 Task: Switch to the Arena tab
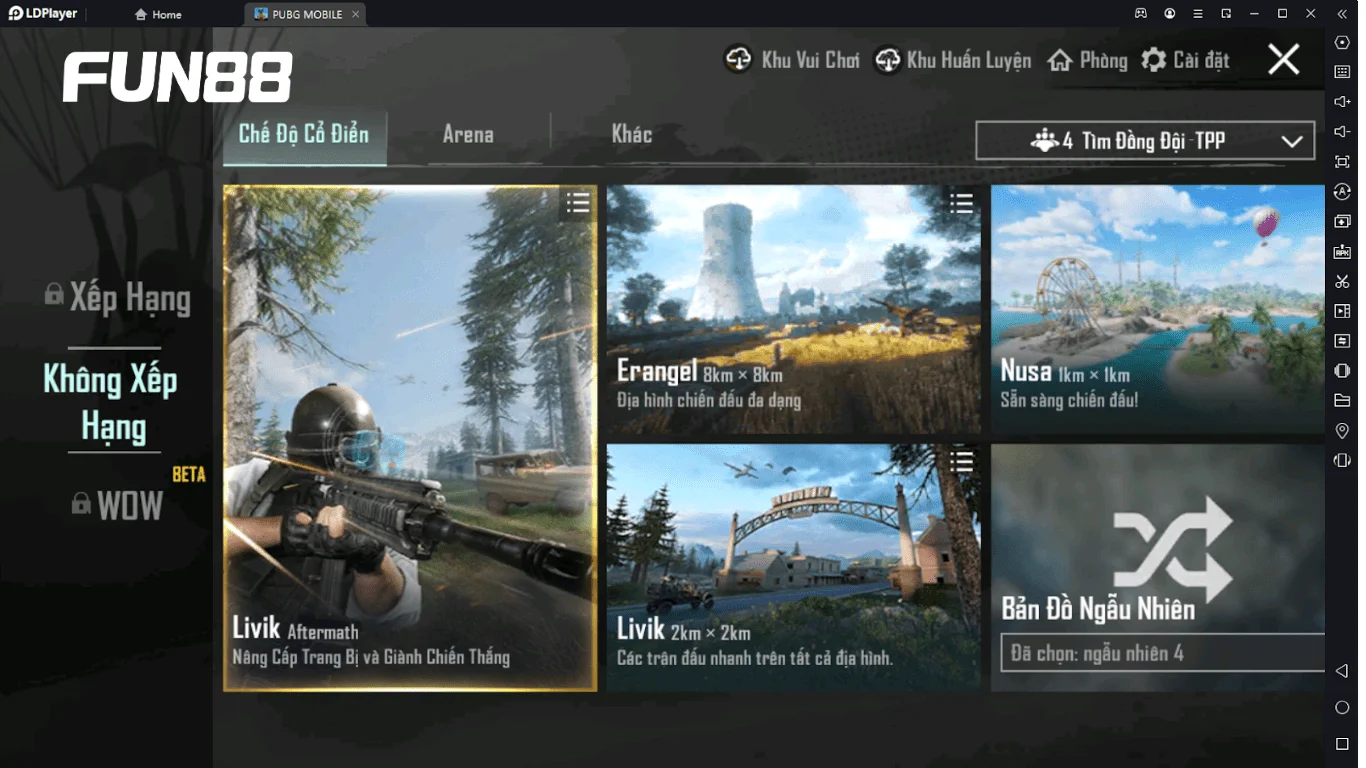click(468, 135)
